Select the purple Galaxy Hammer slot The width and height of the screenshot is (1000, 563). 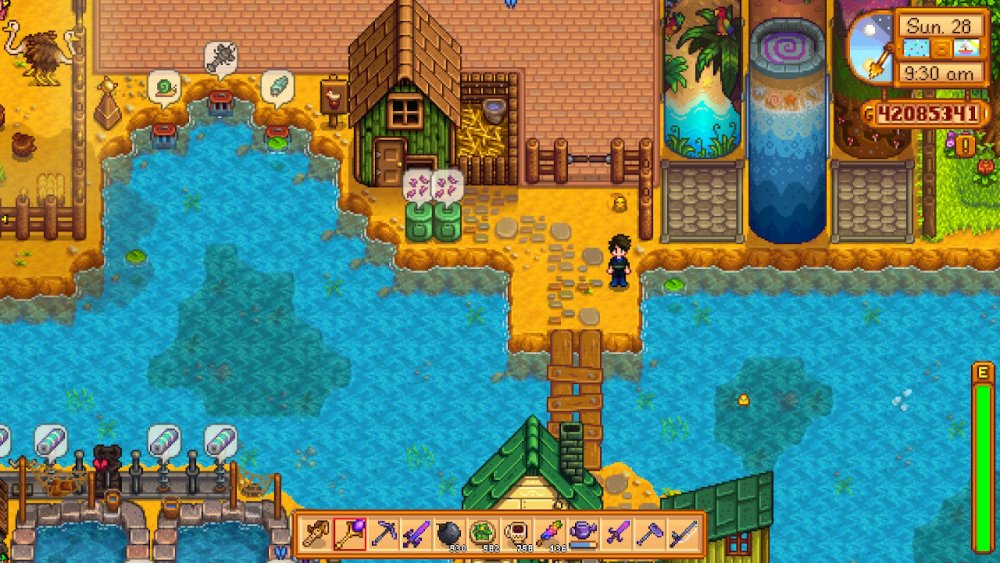coord(650,534)
